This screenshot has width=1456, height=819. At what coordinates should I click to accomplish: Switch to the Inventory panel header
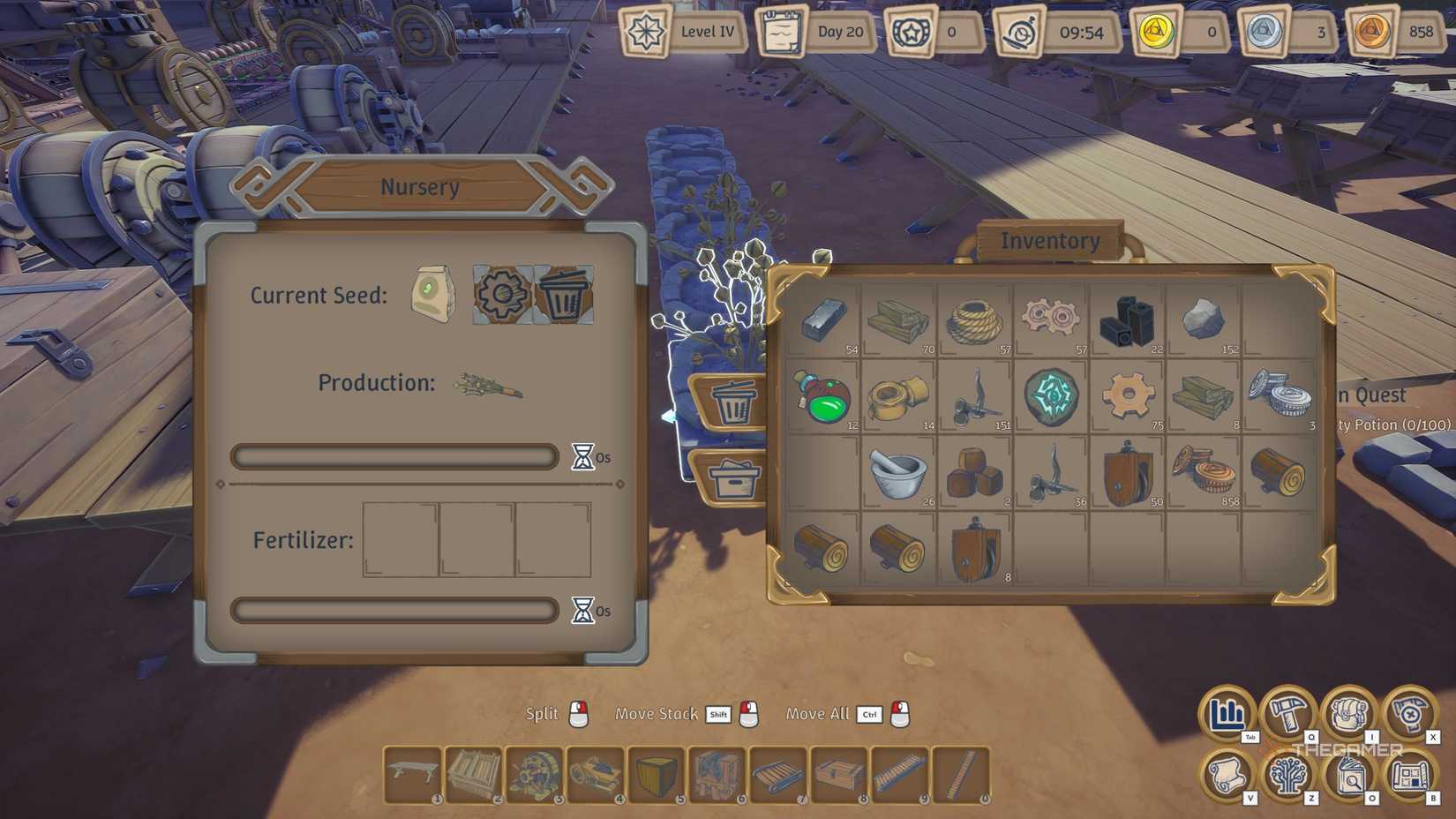[1048, 239]
